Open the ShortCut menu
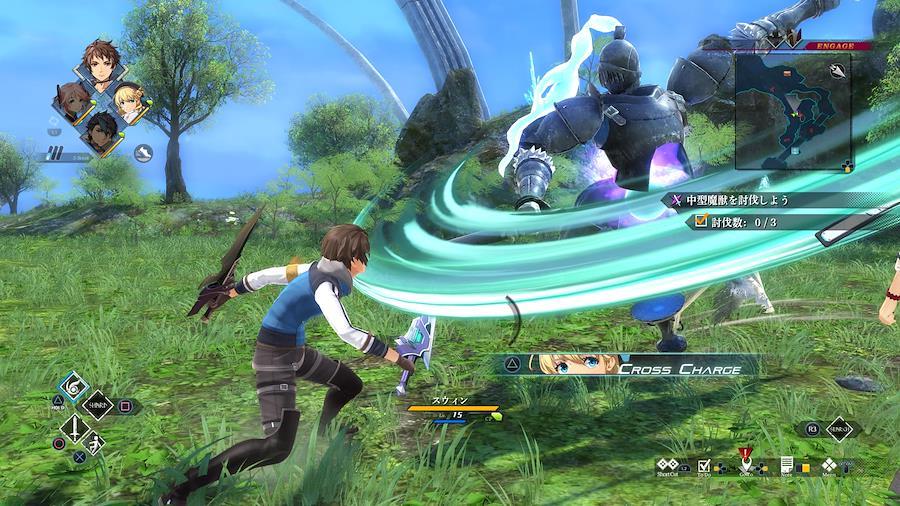 [x=669, y=467]
